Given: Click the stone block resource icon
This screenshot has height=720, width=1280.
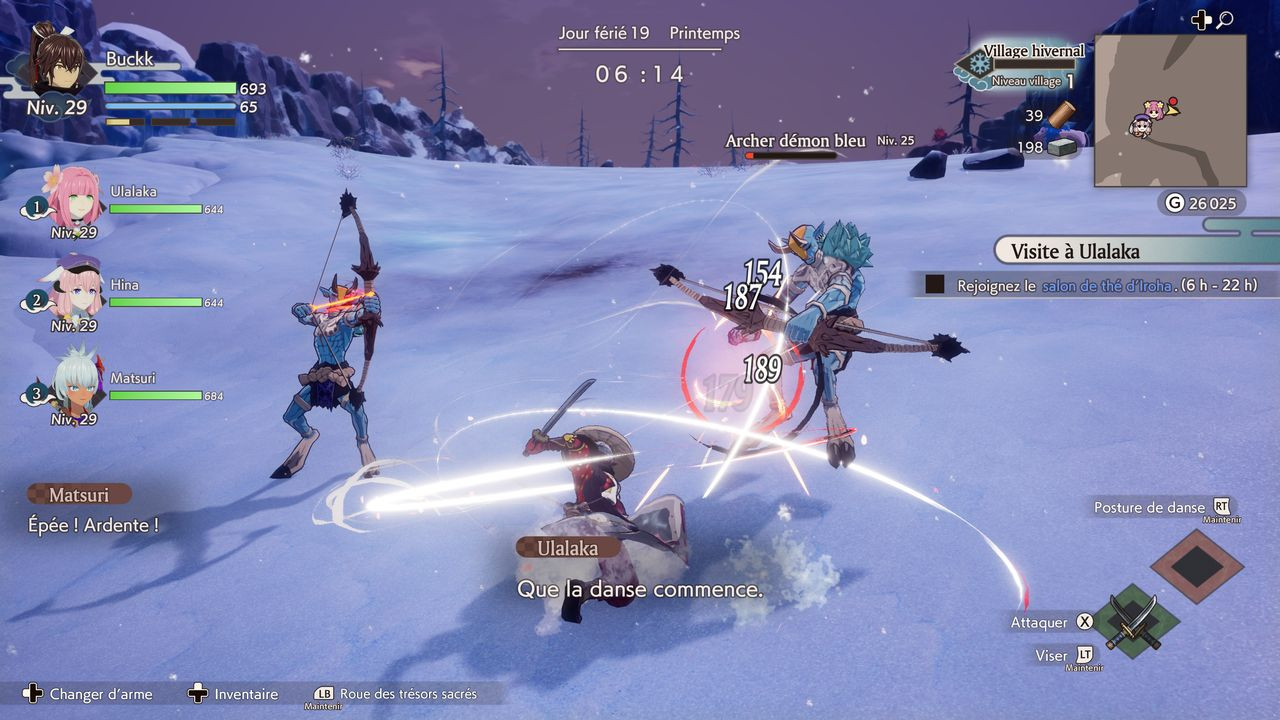Looking at the screenshot, I should 1060,147.
